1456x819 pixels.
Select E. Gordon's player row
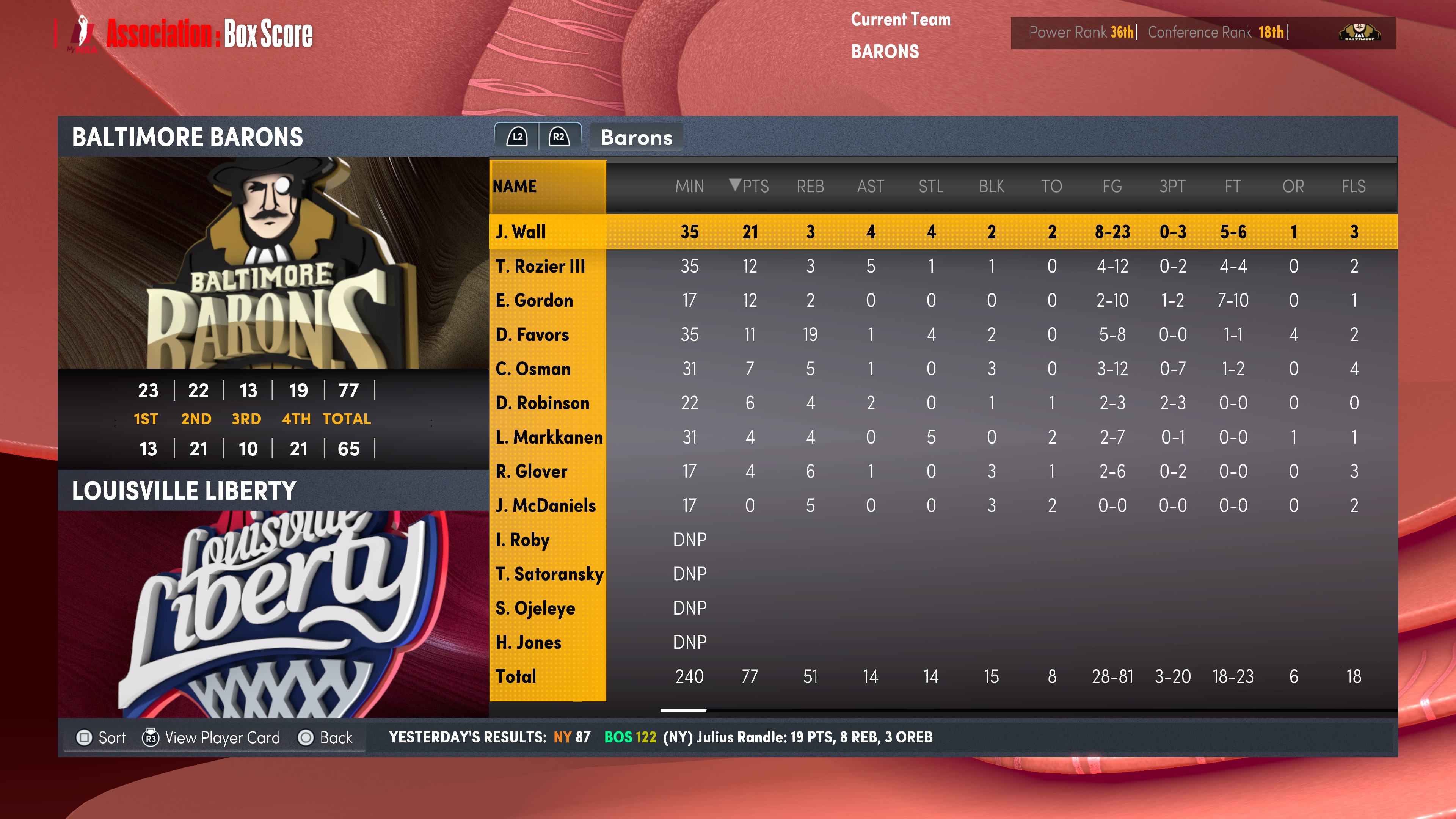pos(534,300)
